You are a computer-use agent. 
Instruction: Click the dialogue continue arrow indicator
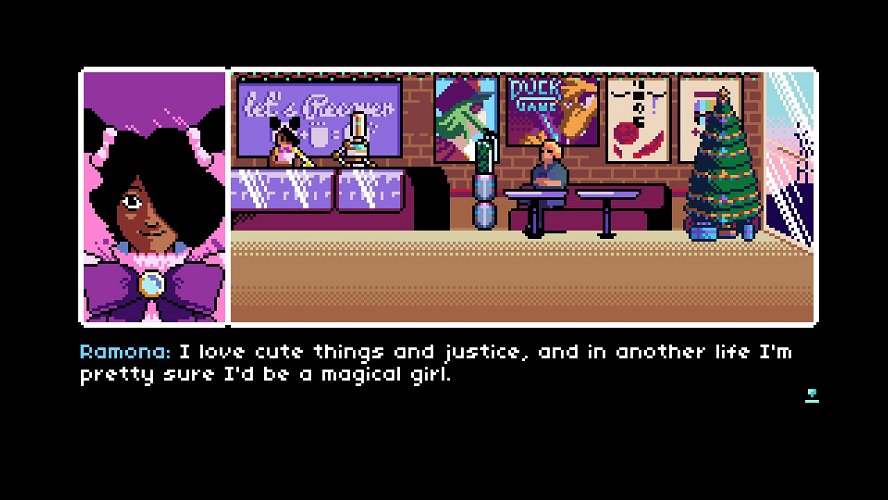click(812, 395)
